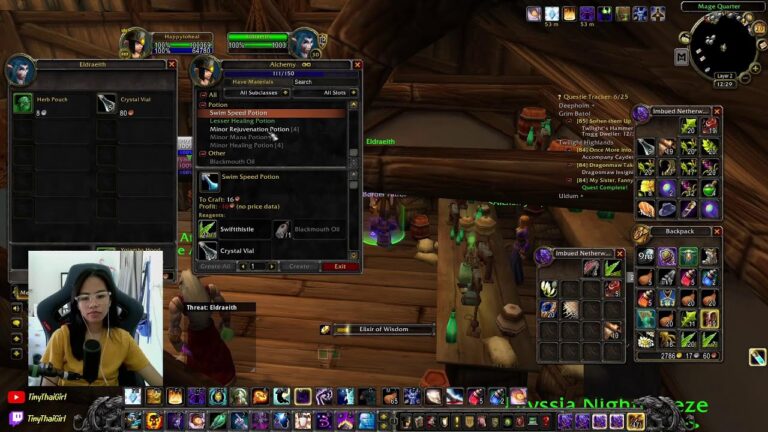768x432 pixels.
Task: Choose the Minor Rejuvenation Potion recipe
Action: point(250,129)
